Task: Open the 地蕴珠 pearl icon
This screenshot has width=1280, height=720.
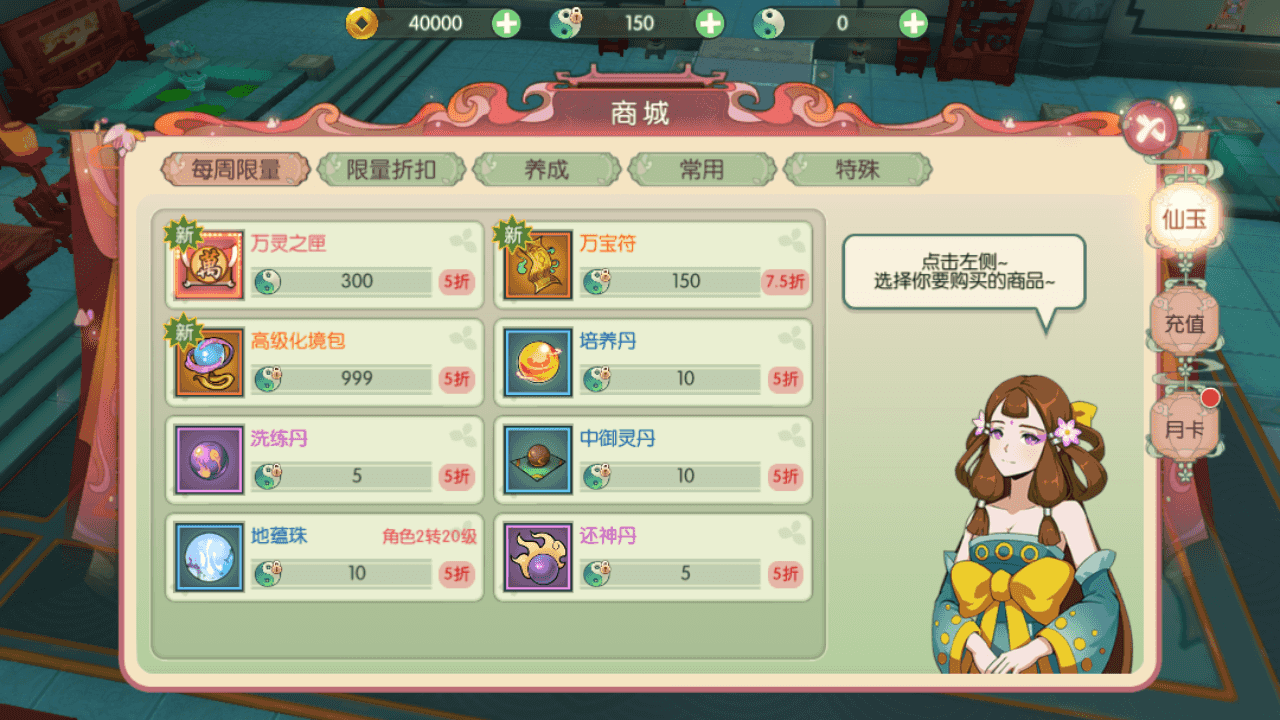Action: click(208, 558)
